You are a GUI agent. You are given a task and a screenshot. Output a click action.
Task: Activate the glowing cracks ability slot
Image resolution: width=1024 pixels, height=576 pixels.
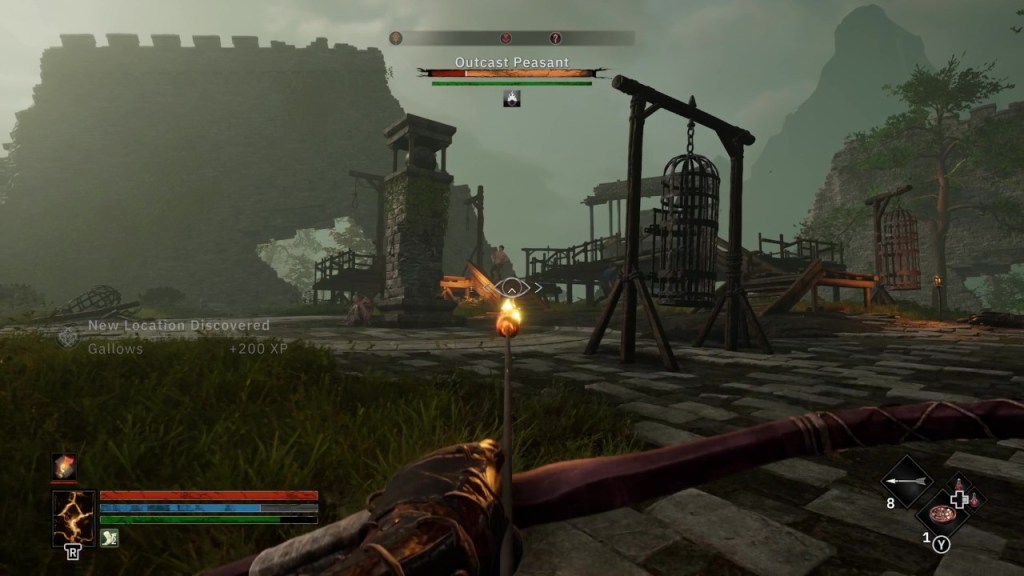(73, 516)
